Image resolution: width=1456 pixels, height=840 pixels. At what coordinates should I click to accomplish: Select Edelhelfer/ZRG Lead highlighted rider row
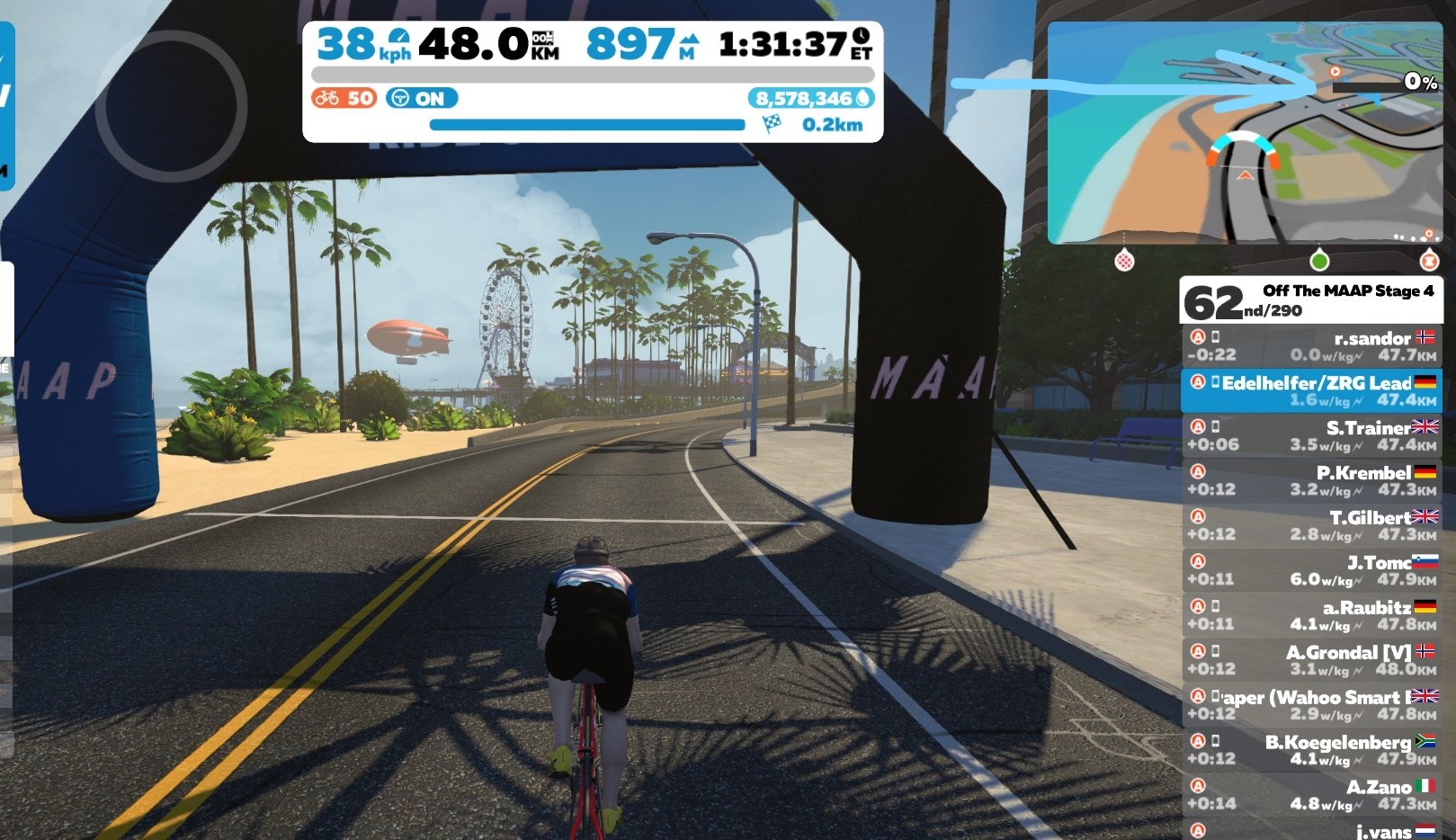coord(1311,391)
